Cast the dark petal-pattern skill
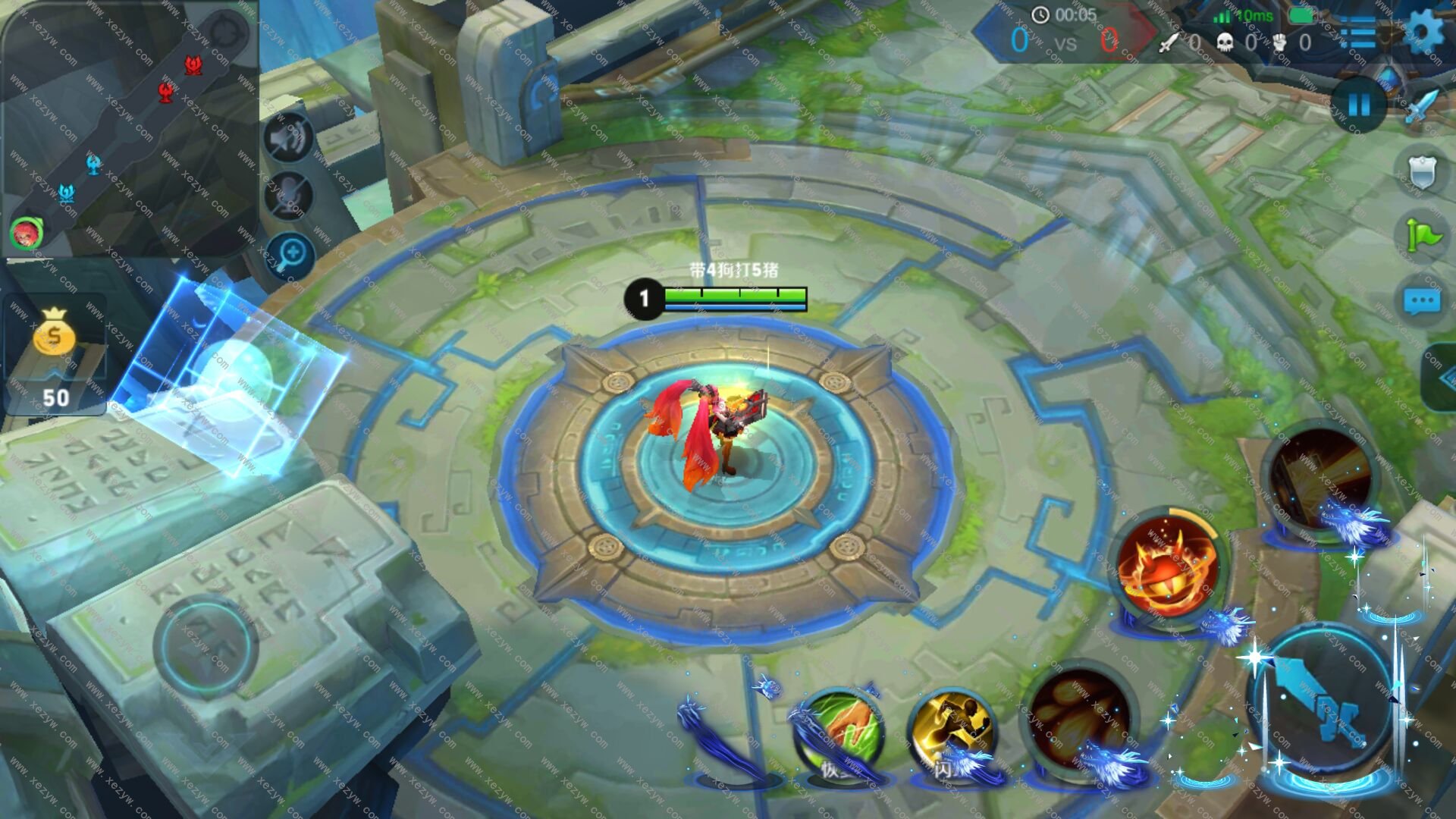This screenshot has width=1456, height=819. click(x=1079, y=717)
